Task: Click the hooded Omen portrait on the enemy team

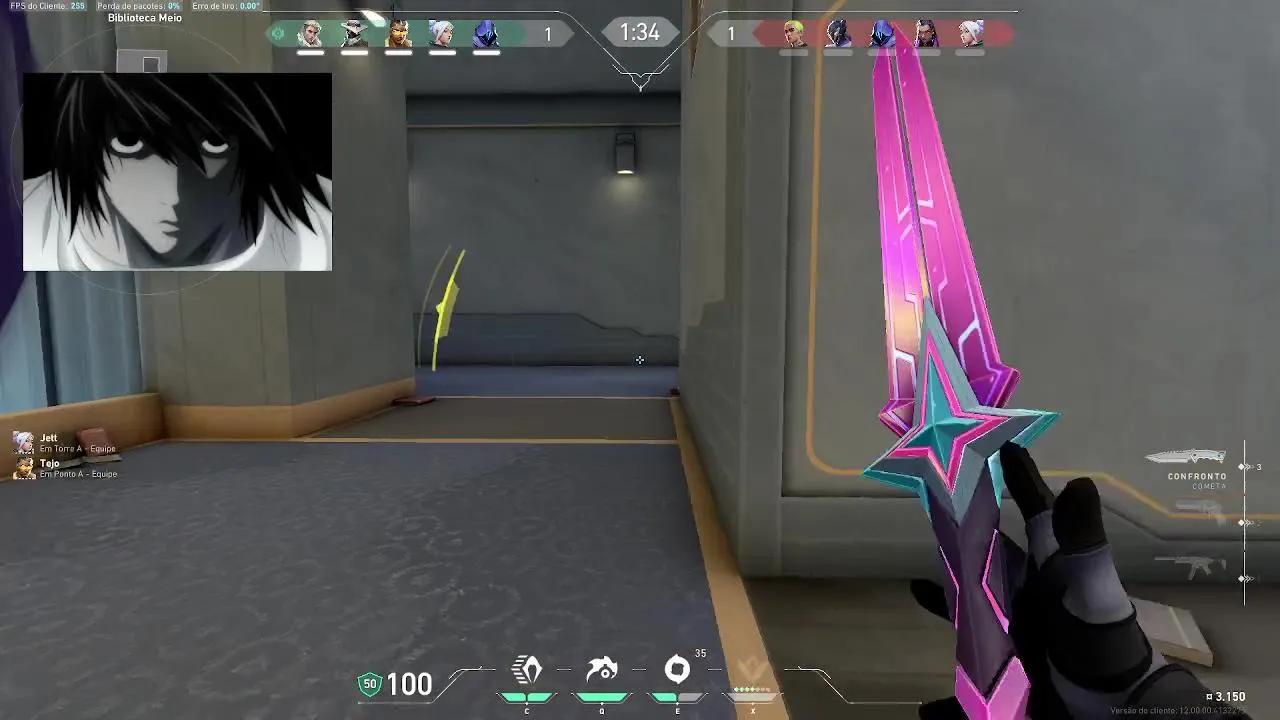Action: pyautogui.click(x=882, y=32)
